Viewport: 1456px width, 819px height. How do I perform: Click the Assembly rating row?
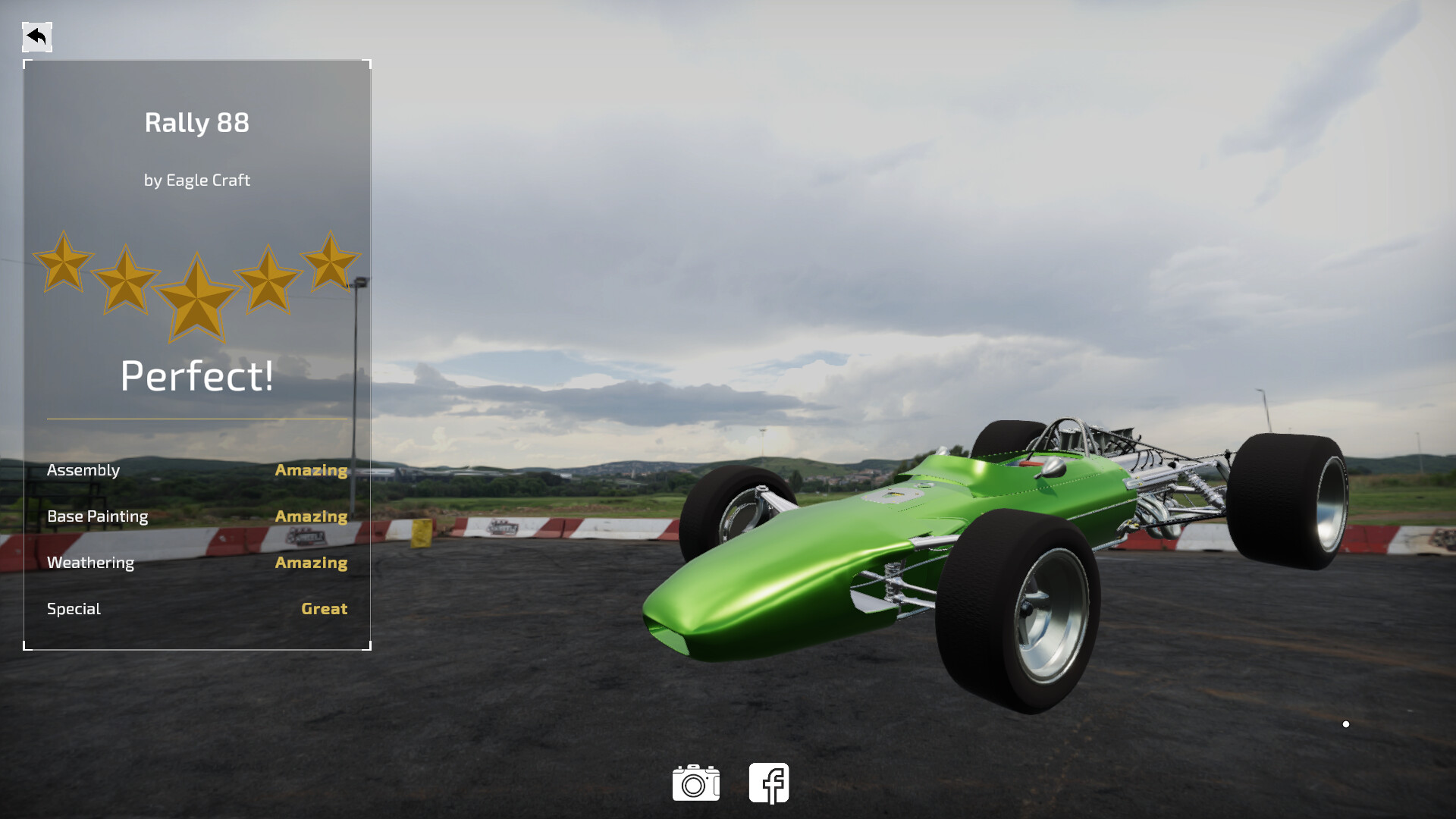pyautogui.click(x=83, y=470)
